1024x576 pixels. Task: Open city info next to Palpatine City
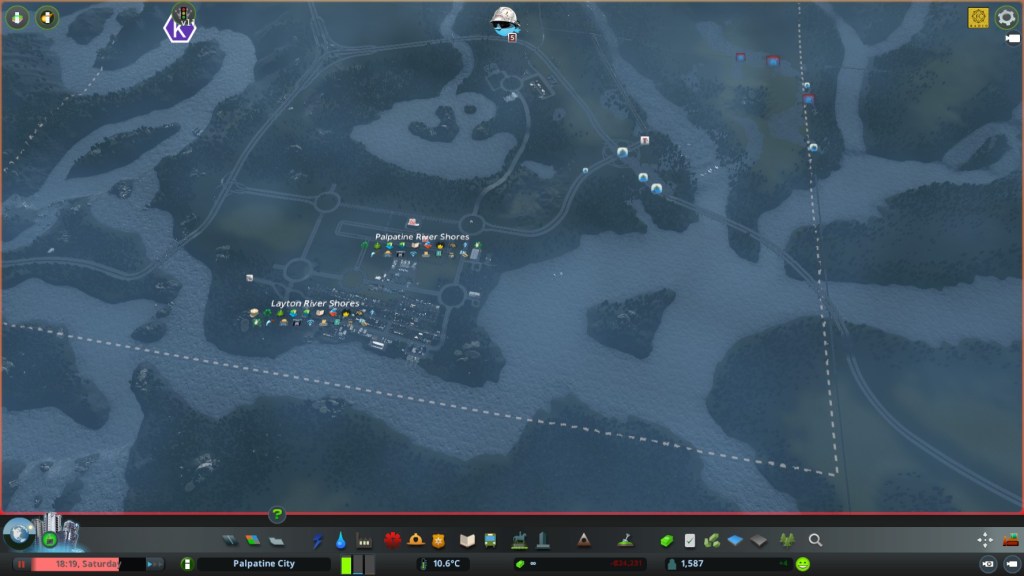(x=185, y=564)
